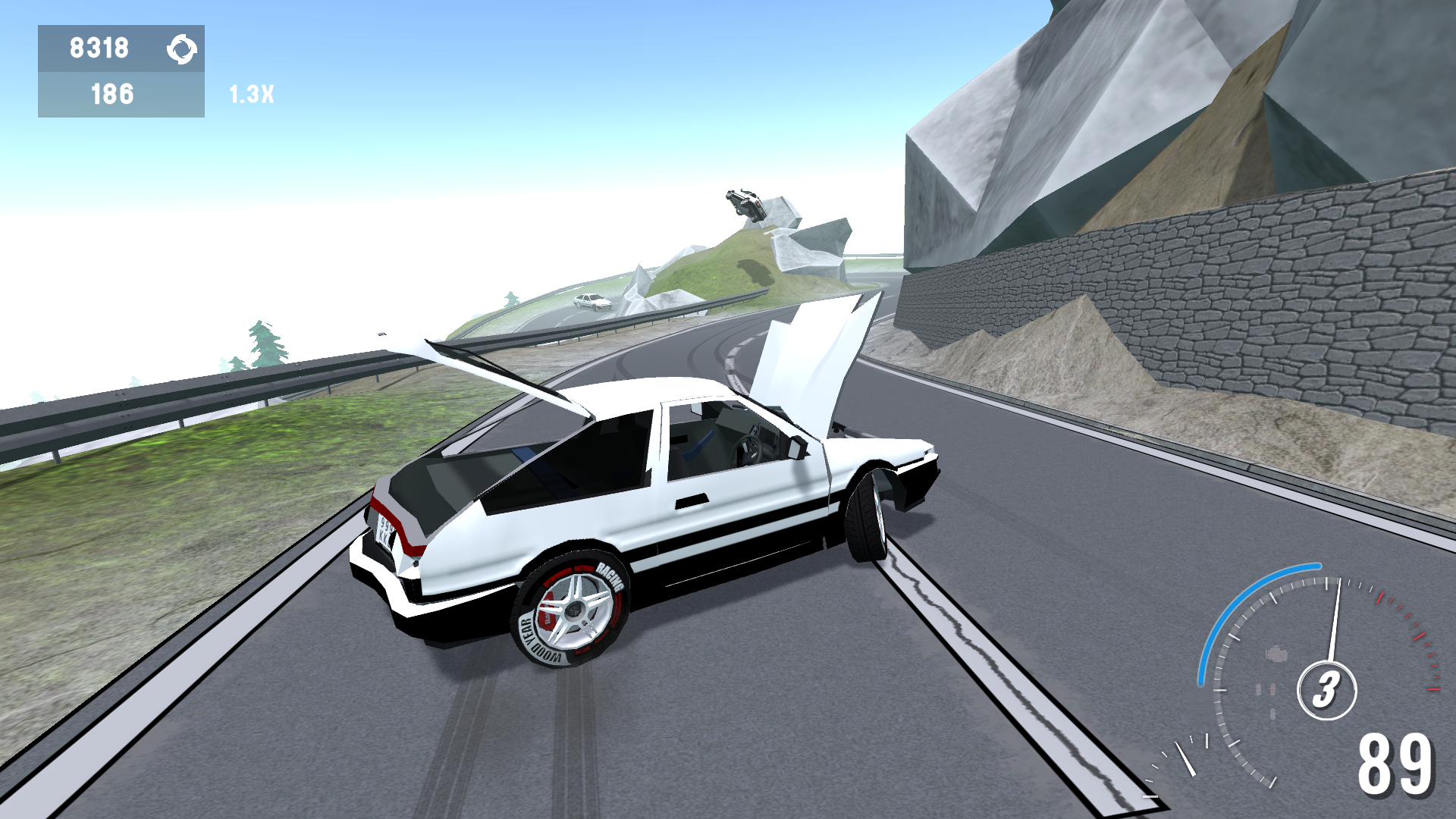
Task: Select the top score row labeled 8318
Action: tap(101, 50)
